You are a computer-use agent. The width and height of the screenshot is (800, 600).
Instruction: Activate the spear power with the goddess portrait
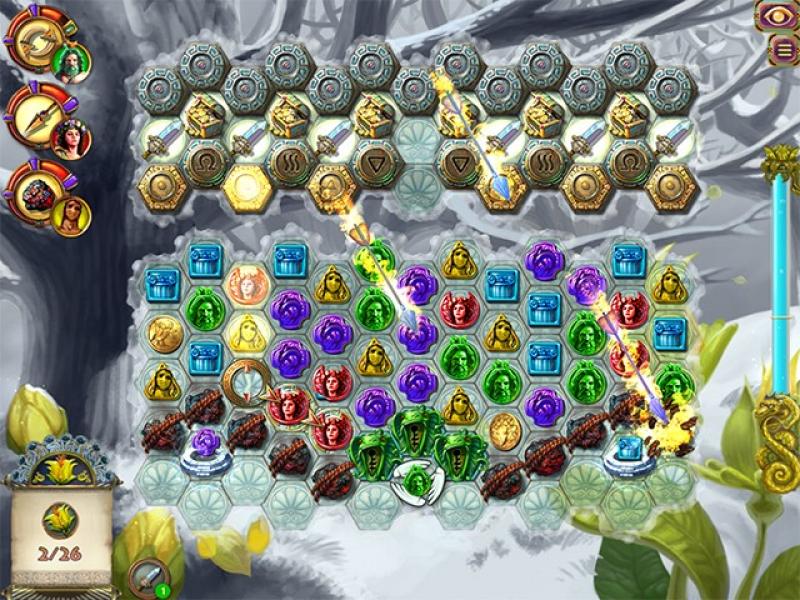click(35, 116)
